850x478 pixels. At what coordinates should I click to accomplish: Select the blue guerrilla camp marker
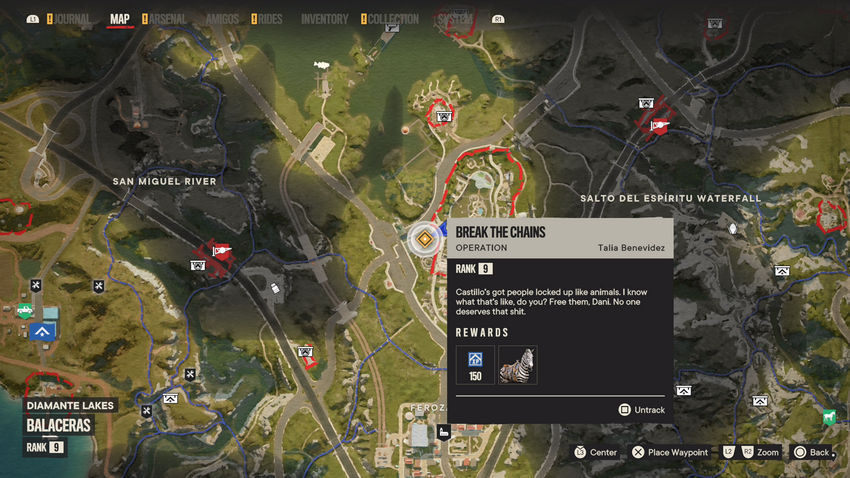(42, 331)
